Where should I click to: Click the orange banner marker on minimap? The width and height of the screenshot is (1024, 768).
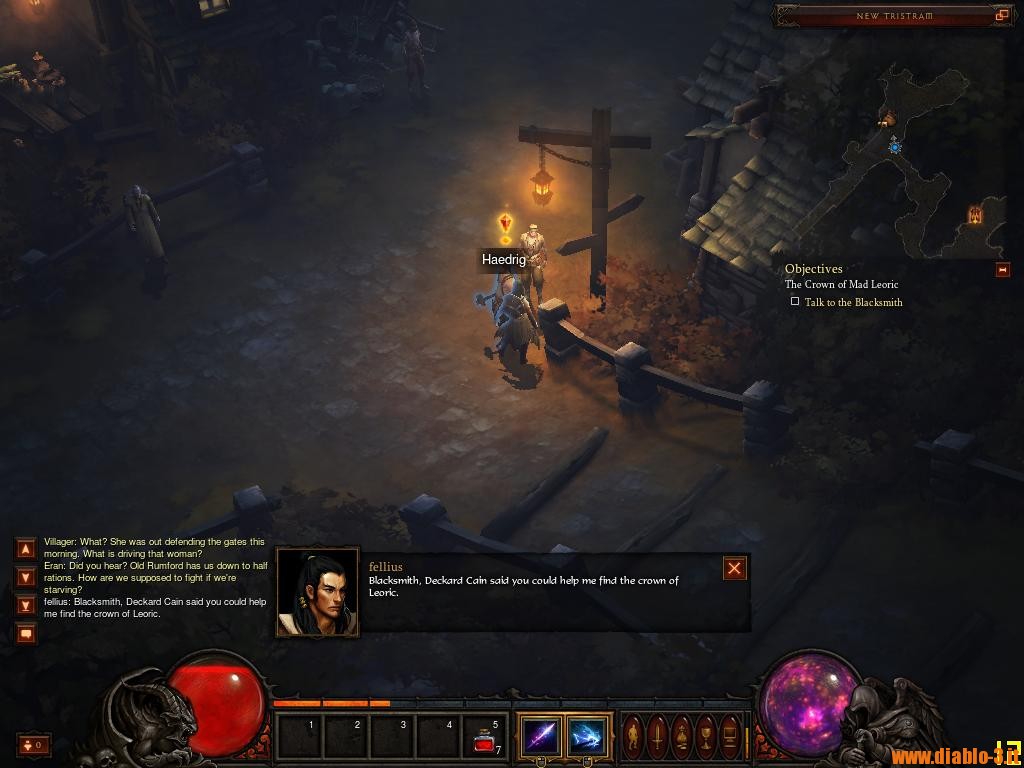click(x=975, y=215)
